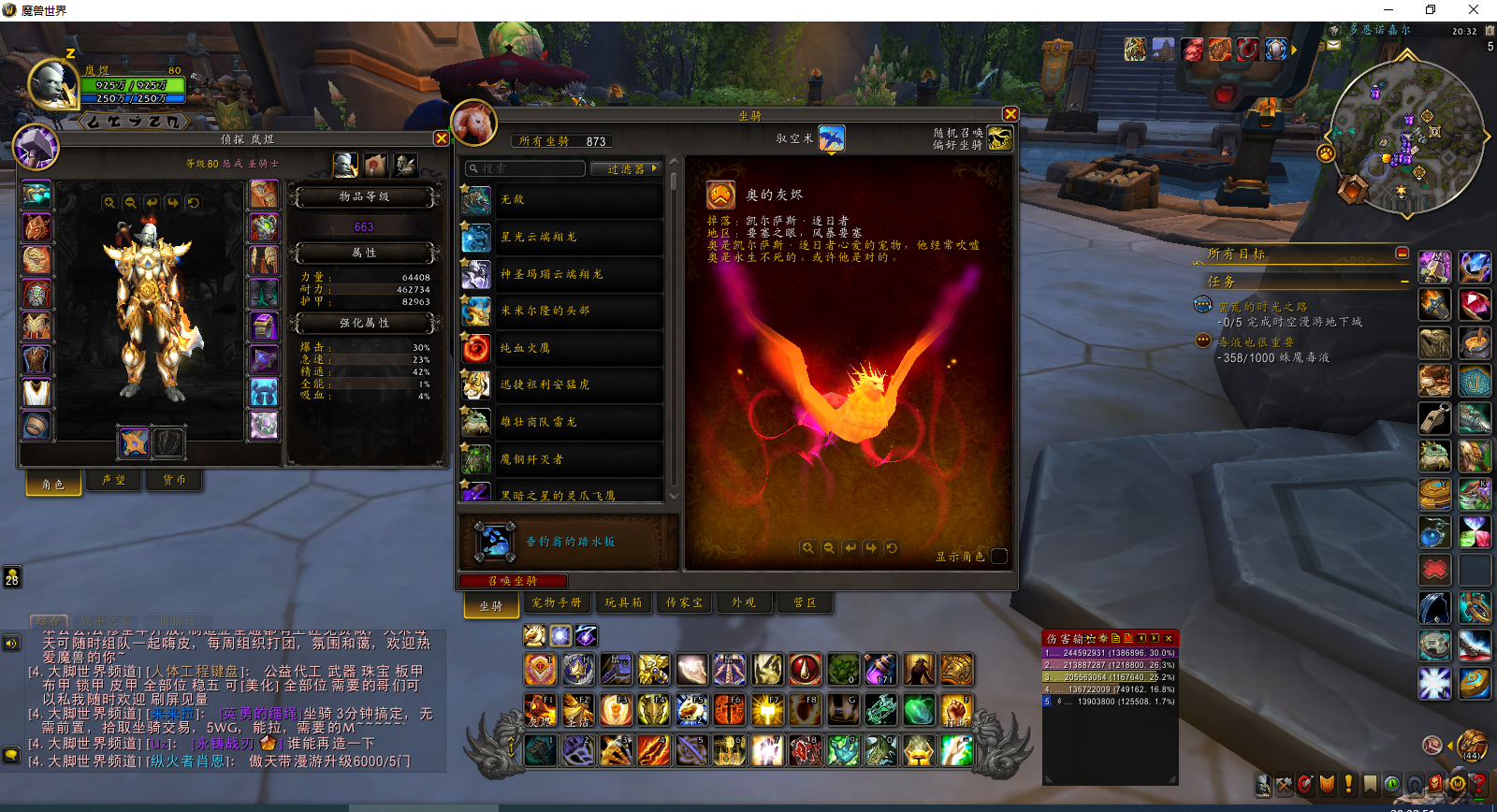Click the 召唤坐骑 summon button
This screenshot has height=812, width=1497.
point(513,581)
